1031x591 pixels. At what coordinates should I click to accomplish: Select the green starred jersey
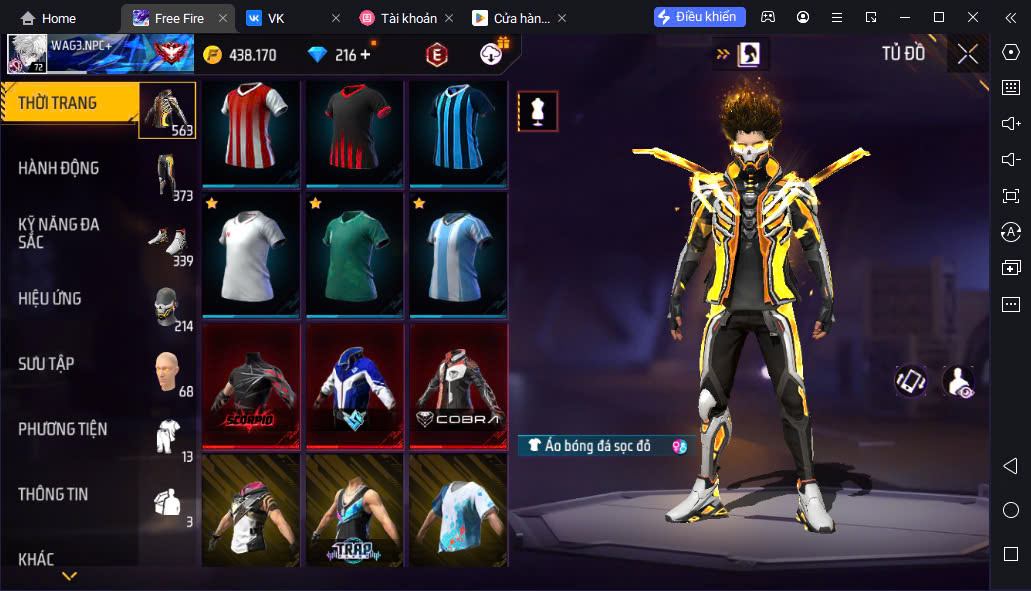click(x=355, y=254)
